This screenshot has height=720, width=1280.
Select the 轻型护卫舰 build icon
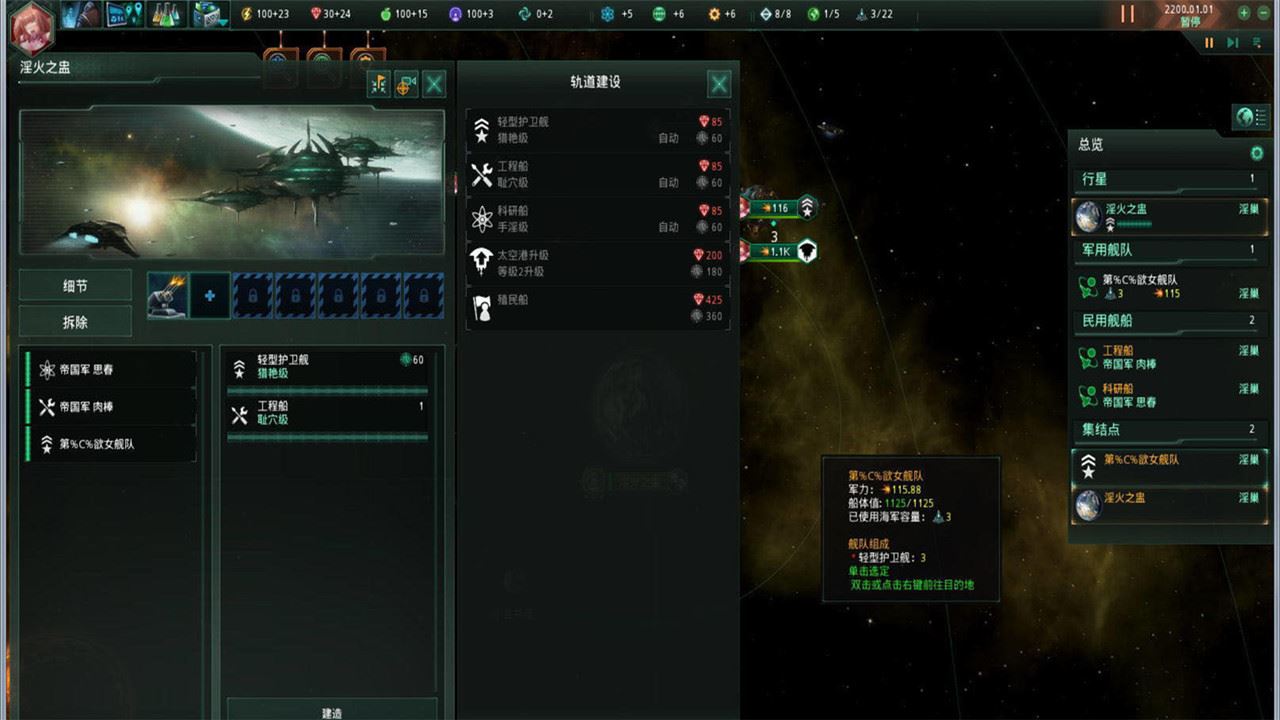481,129
